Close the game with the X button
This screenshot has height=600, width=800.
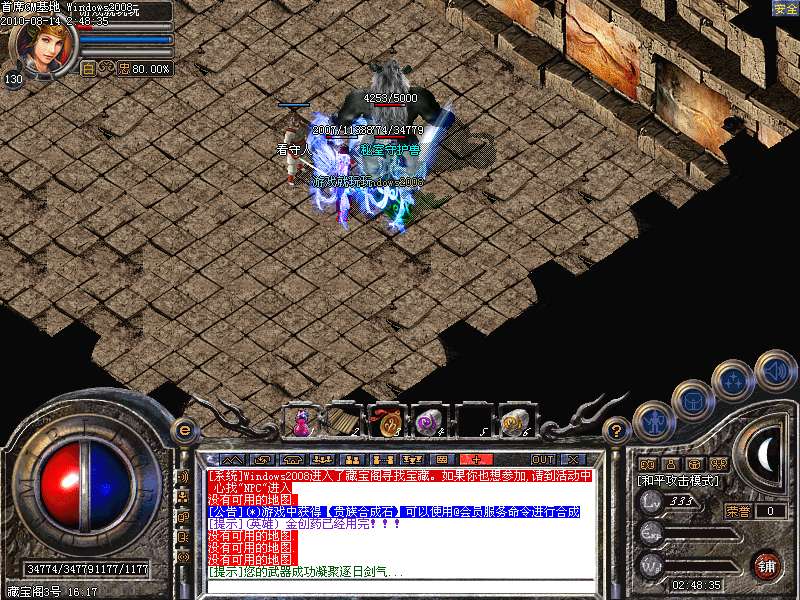pyautogui.click(x=573, y=459)
